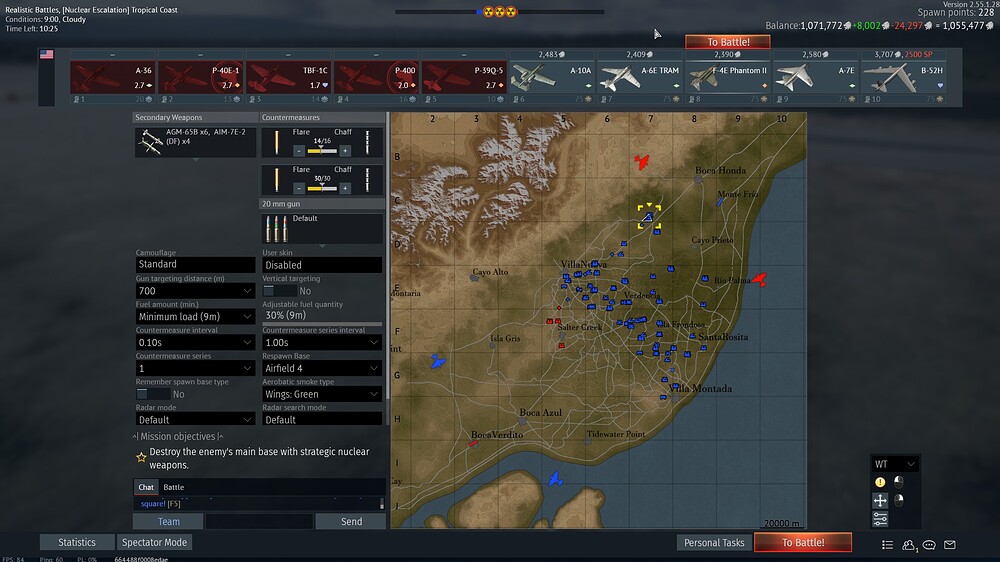Select the B-52H aircraft slot
The height and width of the screenshot is (562, 1000).
(x=904, y=77)
